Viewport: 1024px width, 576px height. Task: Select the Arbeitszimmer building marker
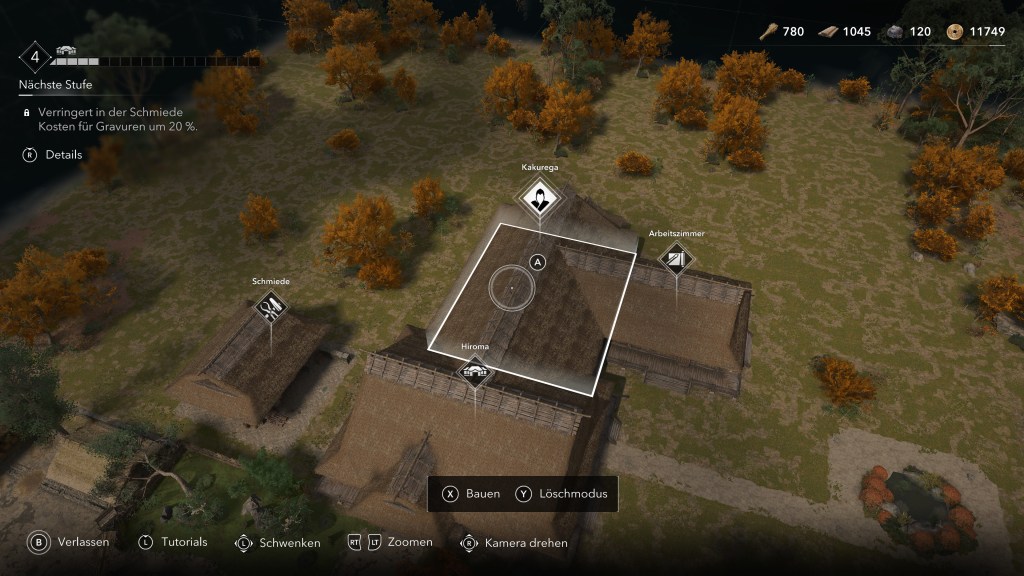coord(676,260)
